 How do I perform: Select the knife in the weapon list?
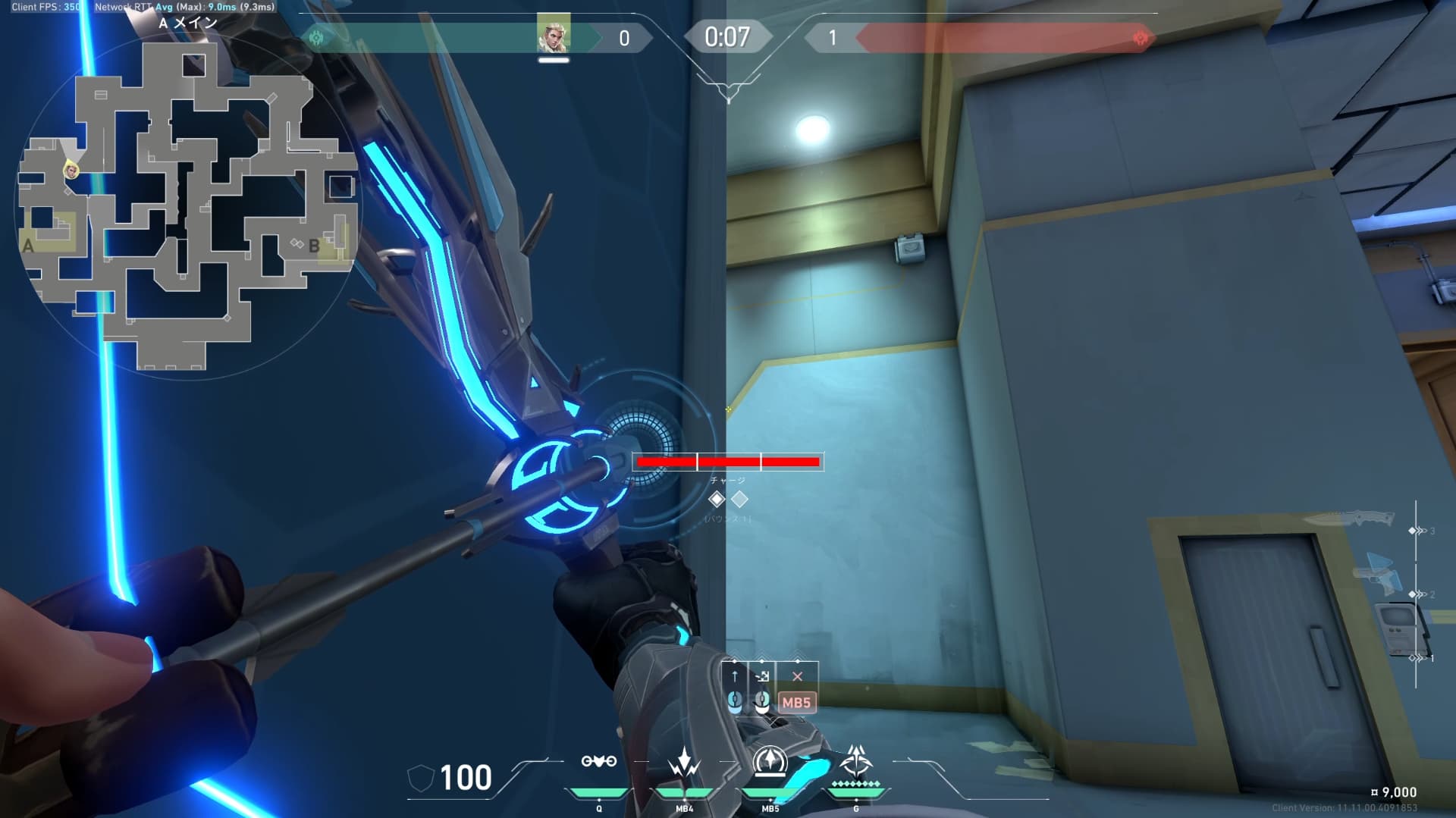pos(1350,520)
